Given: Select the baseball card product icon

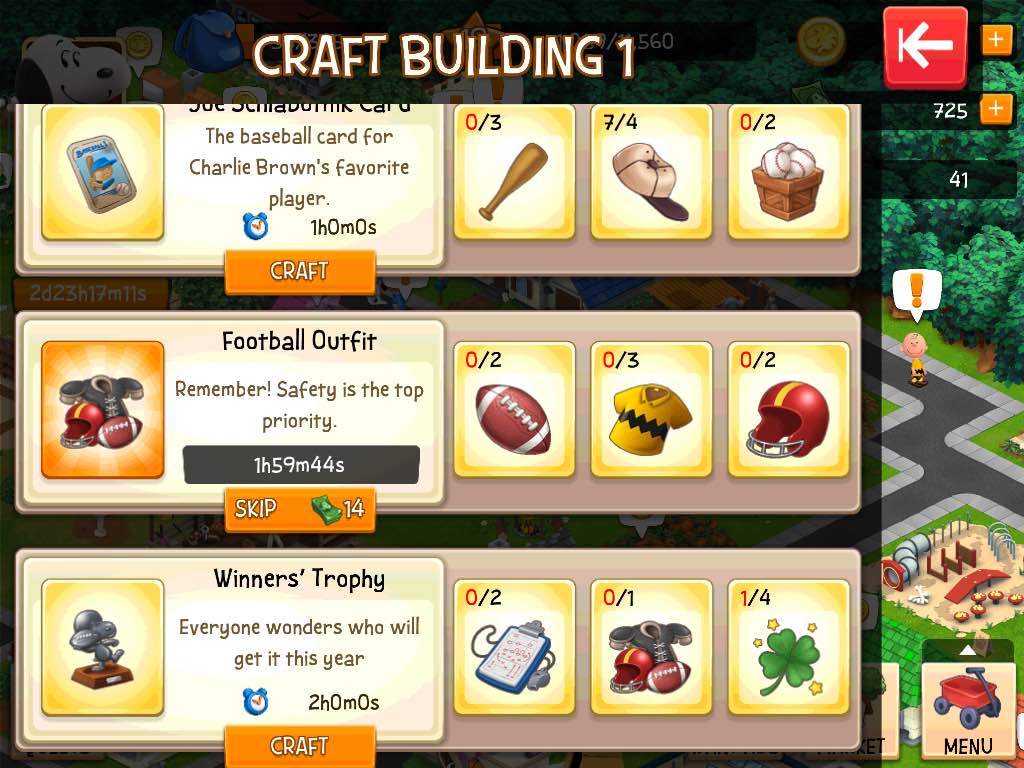Looking at the screenshot, I should click(102, 172).
